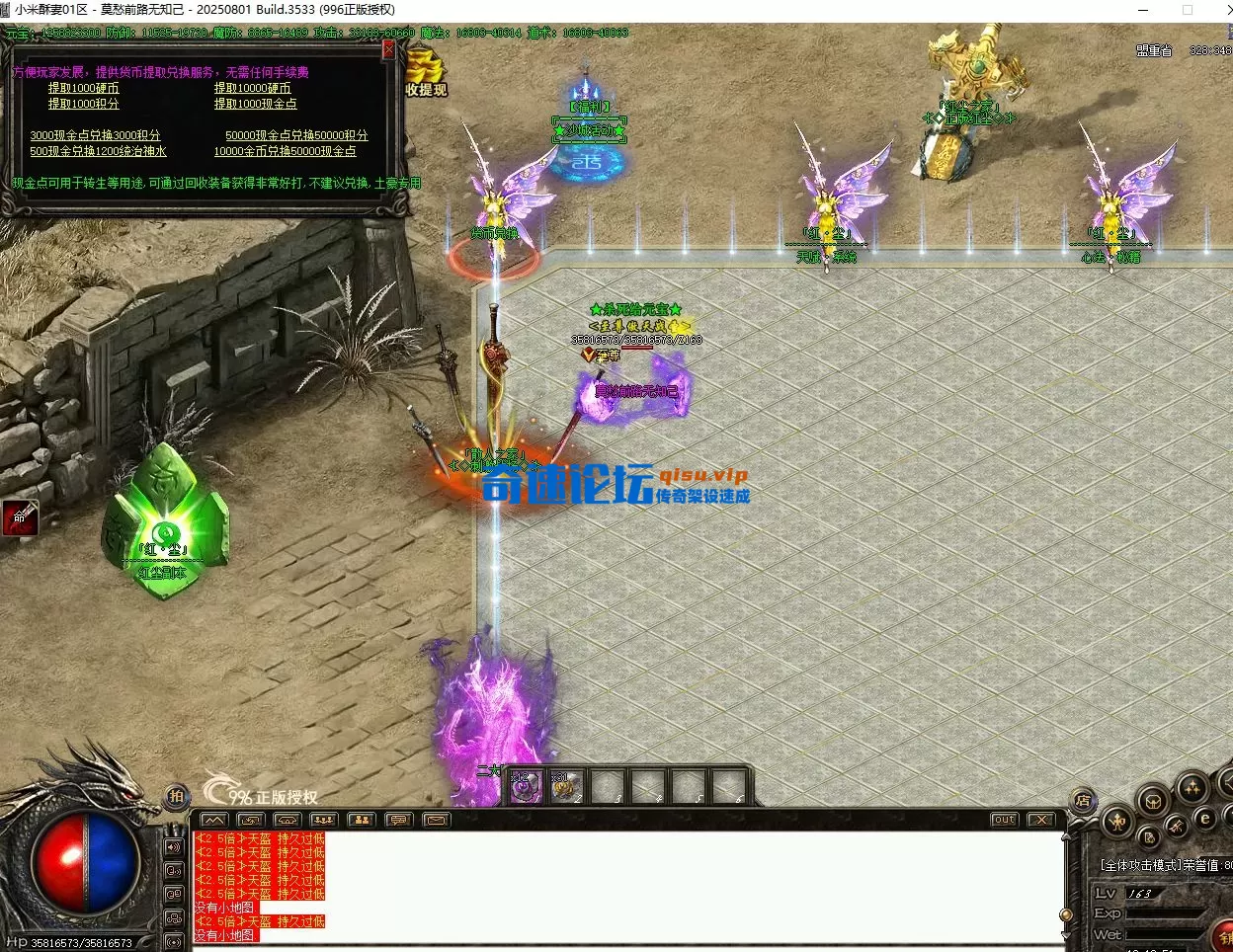The image size is (1233, 952).
Task: Open the 拍 auction button
Action: point(176,796)
